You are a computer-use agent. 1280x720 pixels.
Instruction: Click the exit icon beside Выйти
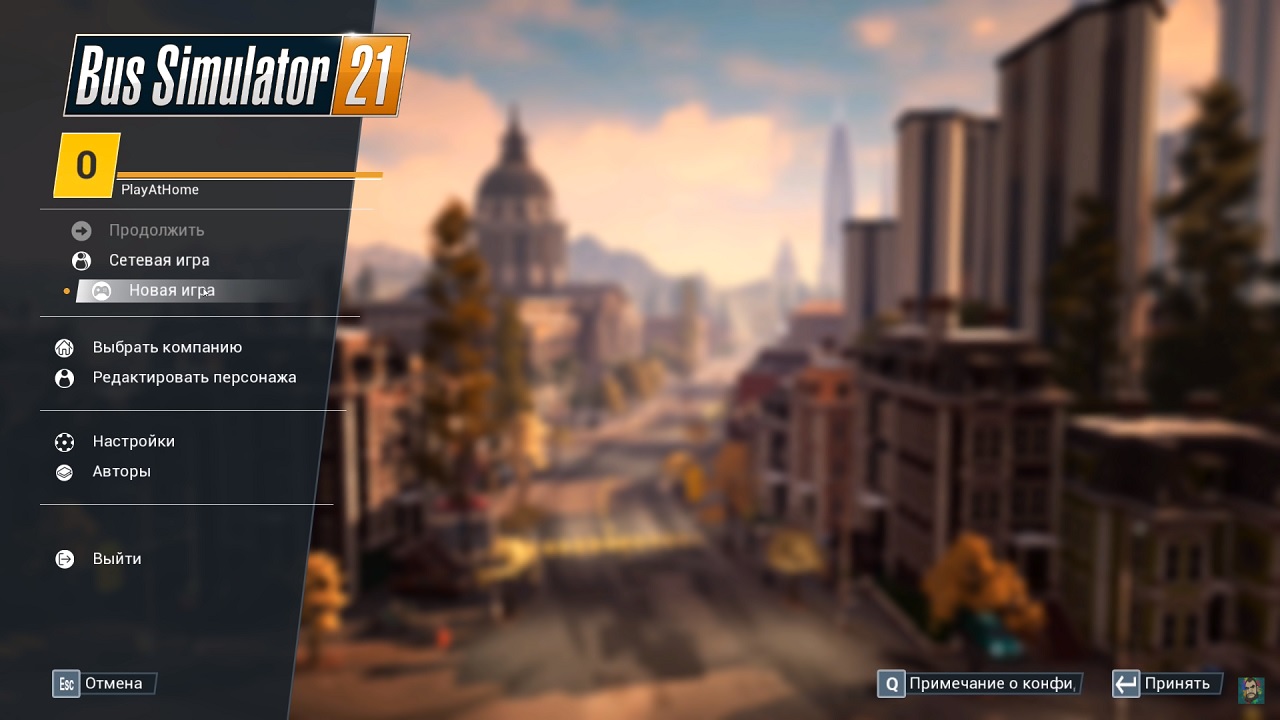pyautogui.click(x=64, y=558)
